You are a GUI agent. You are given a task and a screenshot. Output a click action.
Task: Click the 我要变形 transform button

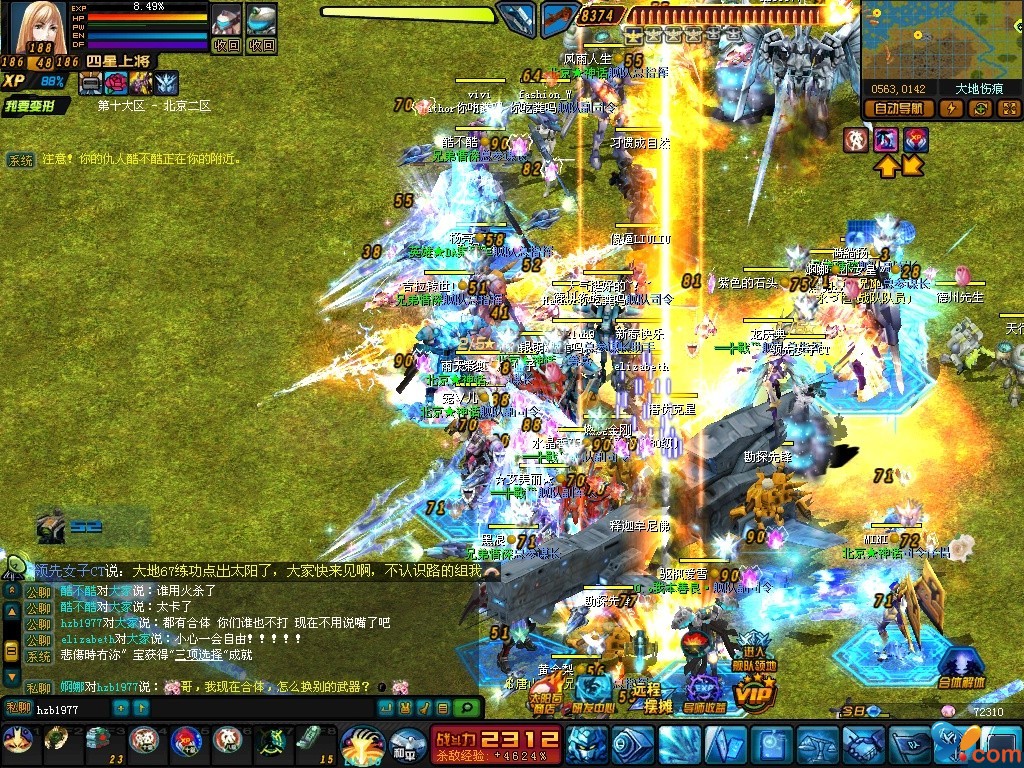pyautogui.click(x=36, y=106)
